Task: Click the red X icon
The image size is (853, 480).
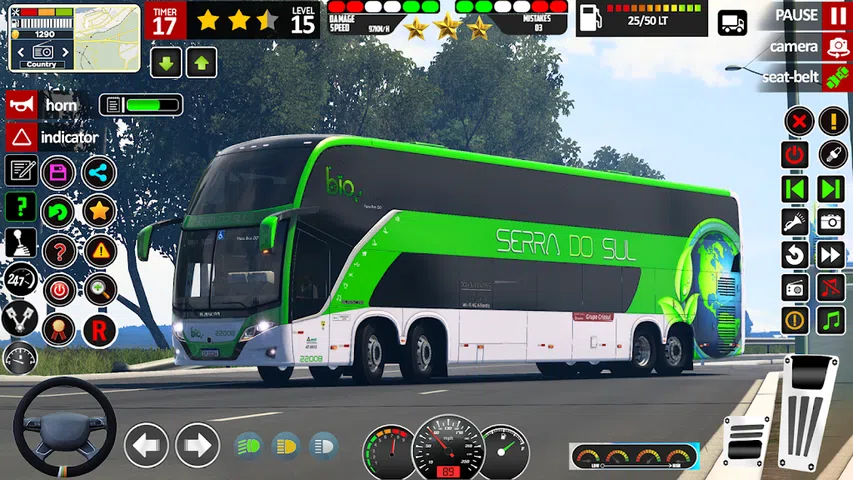Action: click(x=796, y=122)
